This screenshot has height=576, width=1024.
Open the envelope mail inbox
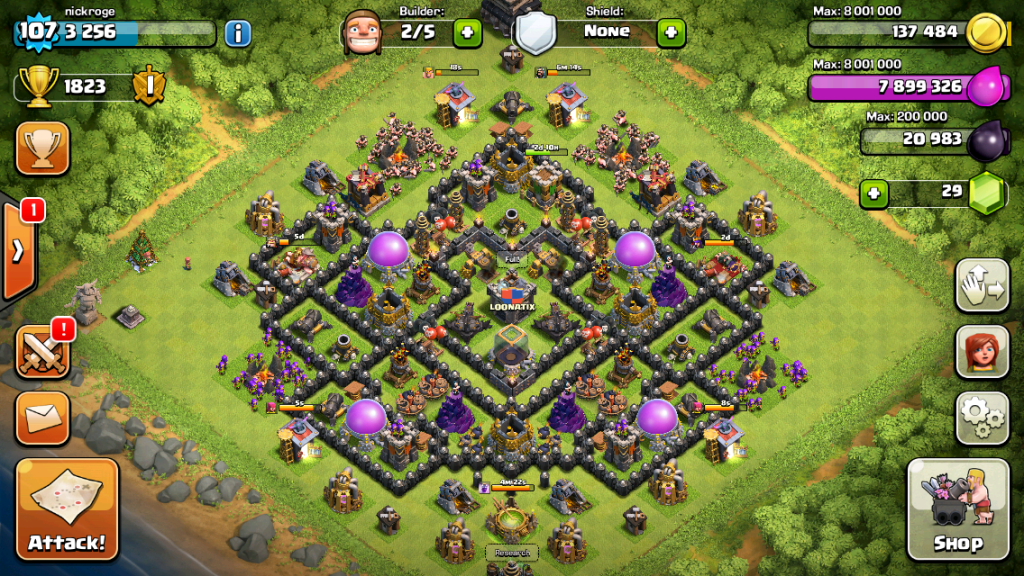point(42,418)
